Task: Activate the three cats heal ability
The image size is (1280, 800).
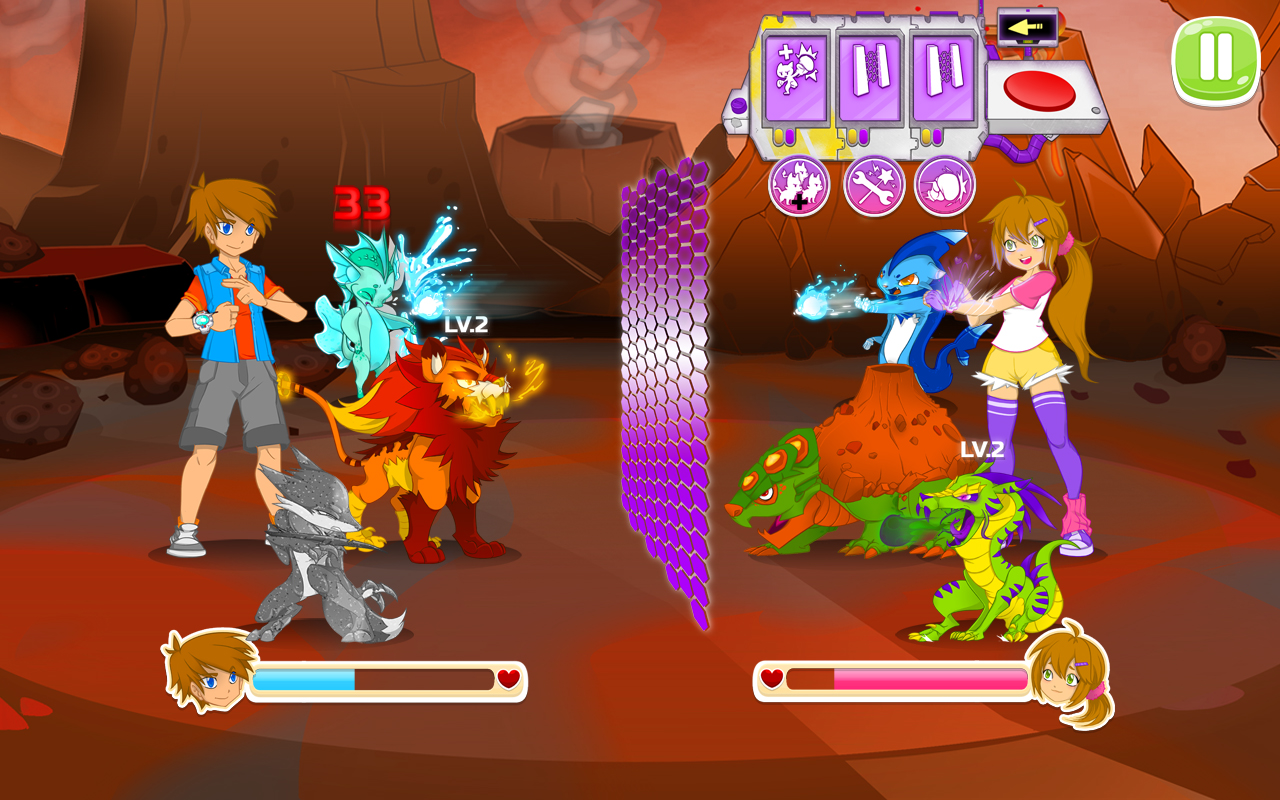Action: tap(799, 186)
